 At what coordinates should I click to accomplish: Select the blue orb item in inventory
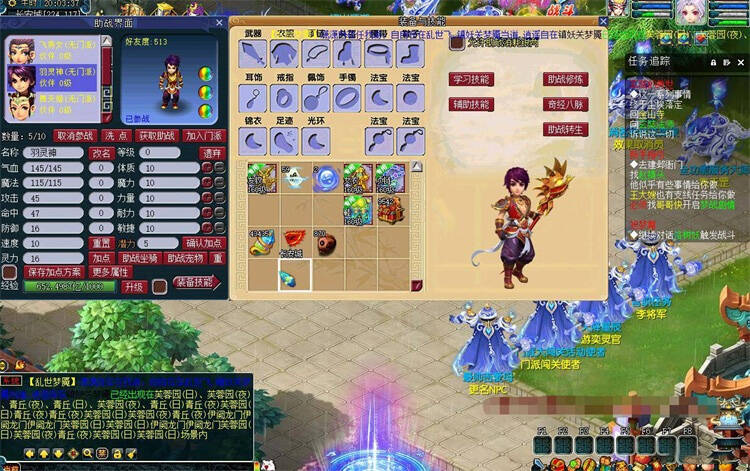(x=326, y=179)
